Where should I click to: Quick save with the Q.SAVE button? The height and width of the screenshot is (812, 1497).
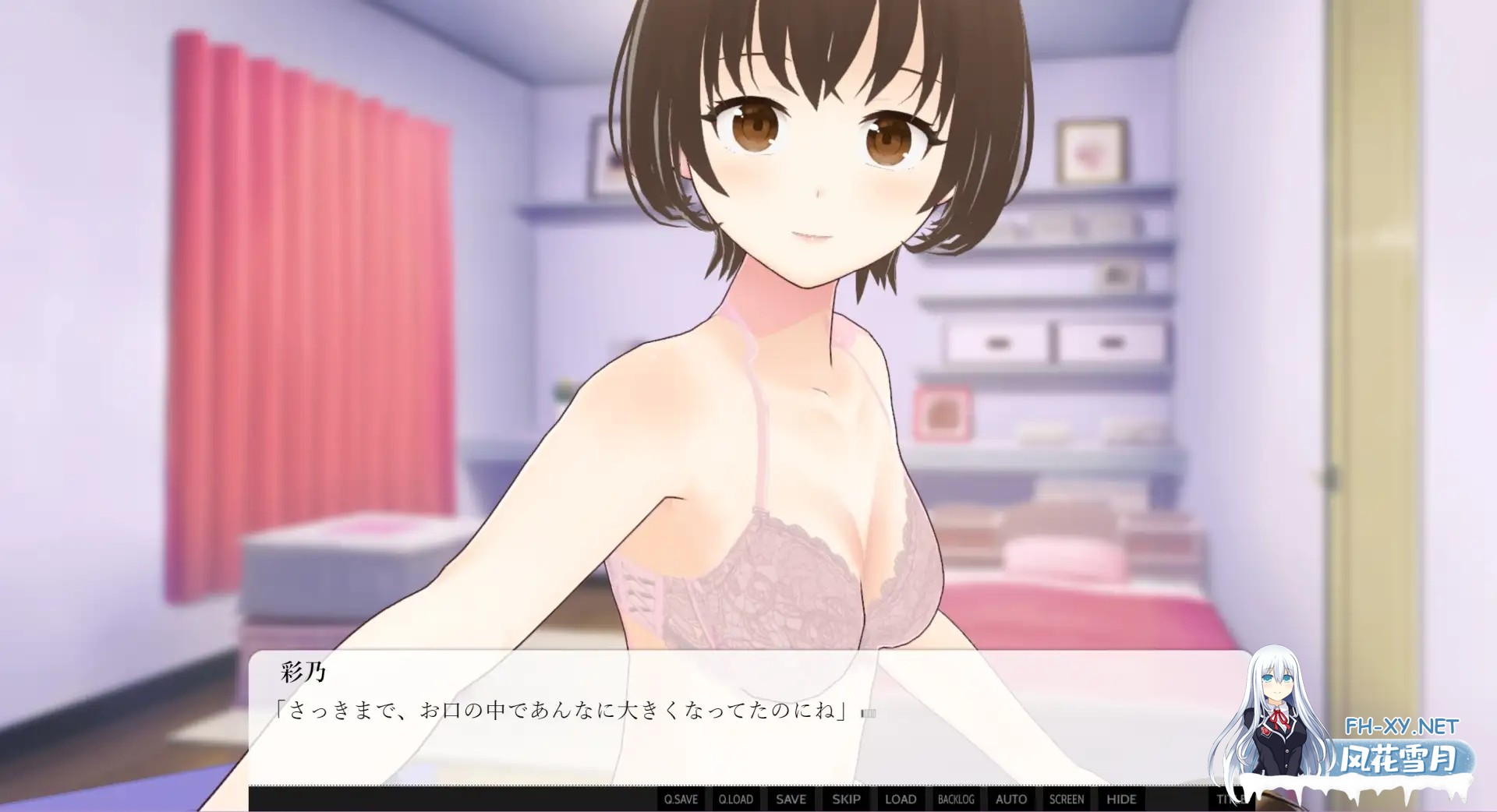click(x=681, y=799)
